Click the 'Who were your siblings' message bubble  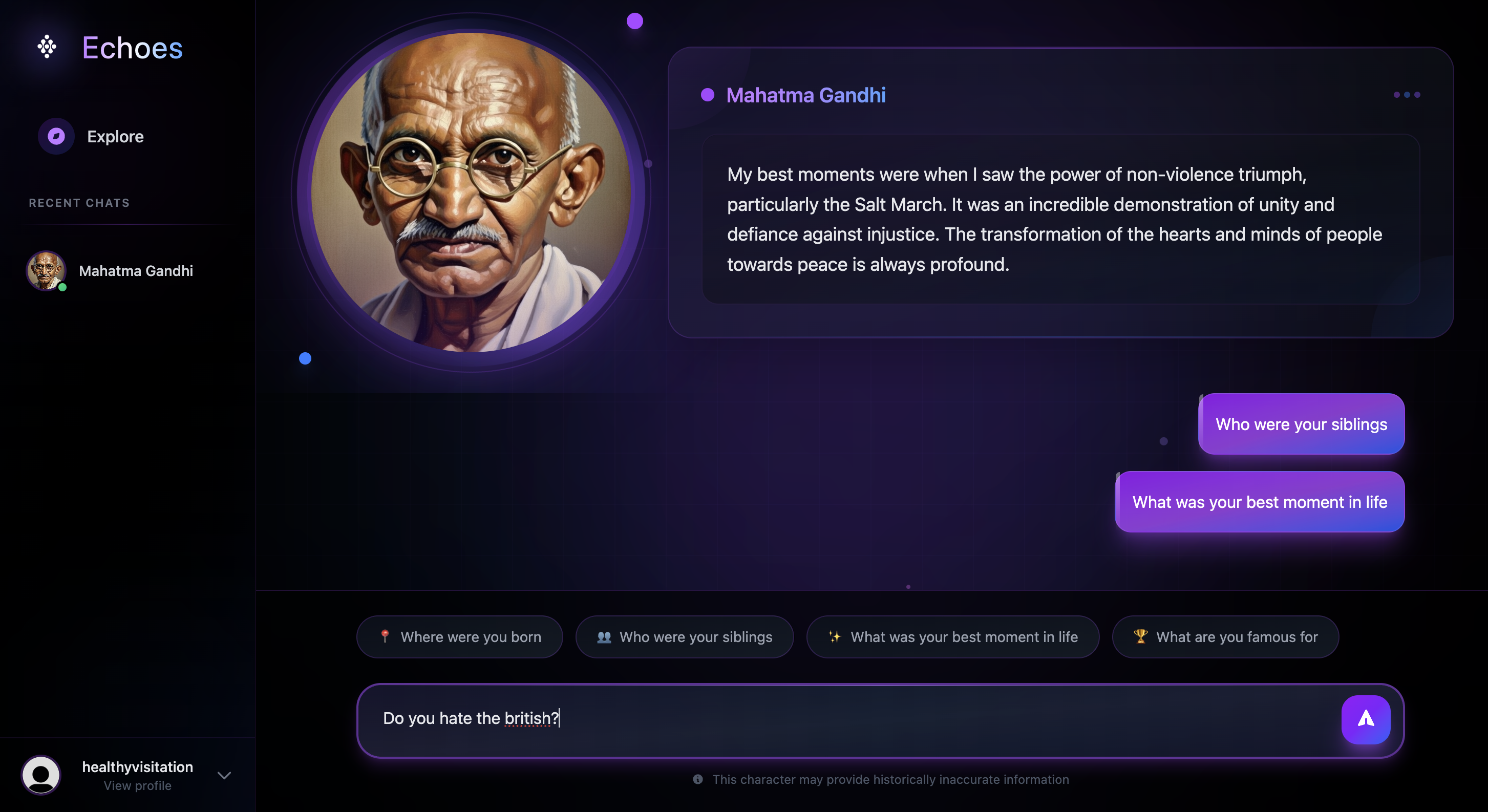point(1300,424)
